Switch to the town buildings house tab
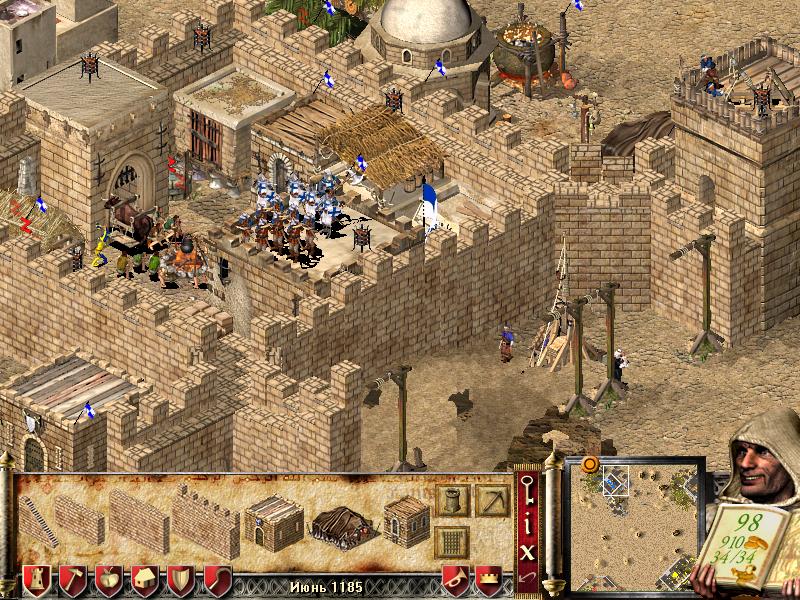 pyautogui.click(x=145, y=580)
